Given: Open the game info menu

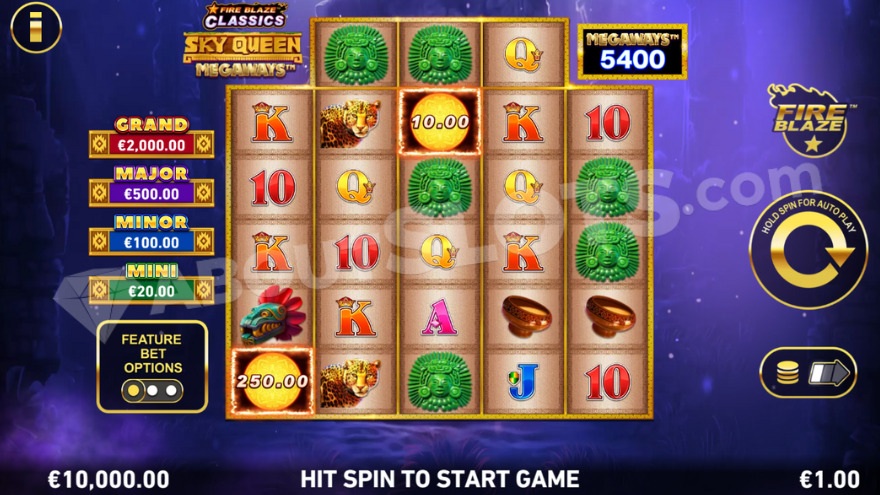Looking at the screenshot, I should click(x=35, y=28).
